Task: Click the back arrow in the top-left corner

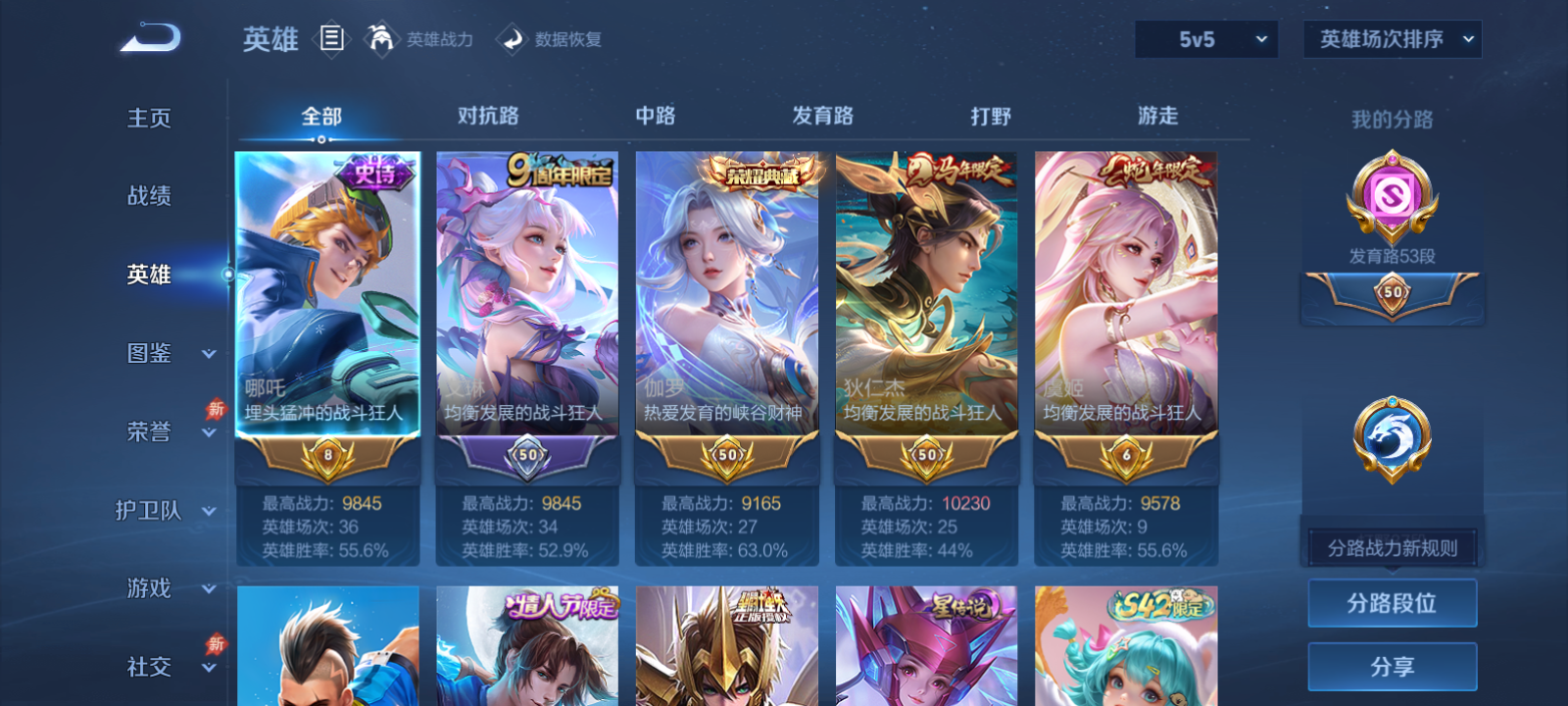Action: point(149,37)
